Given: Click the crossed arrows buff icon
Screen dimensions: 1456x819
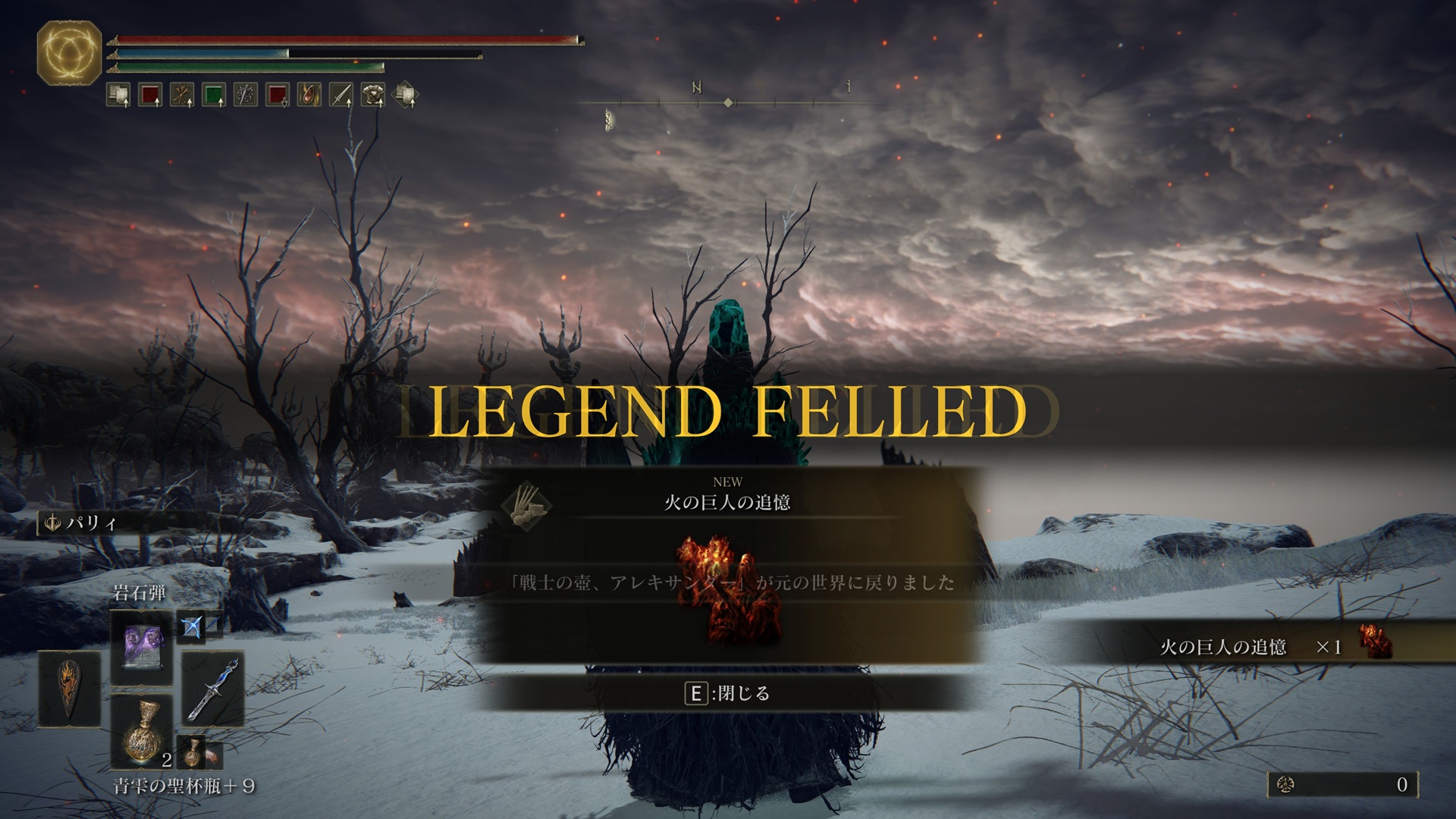Looking at the screenshot, I should coord(182,95).
